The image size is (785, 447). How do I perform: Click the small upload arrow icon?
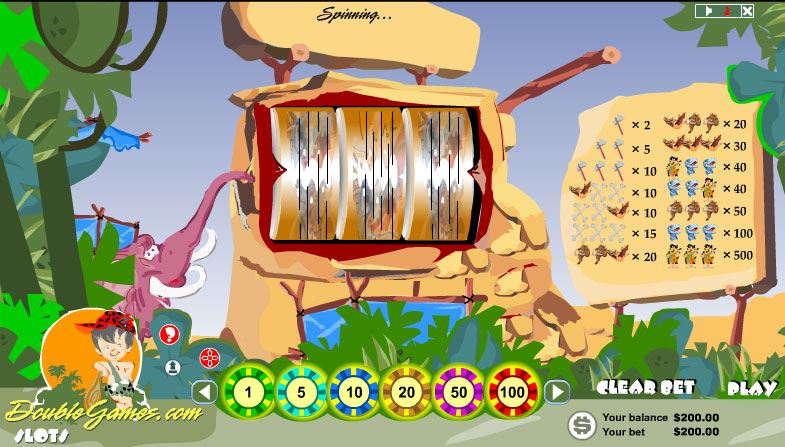172,367
